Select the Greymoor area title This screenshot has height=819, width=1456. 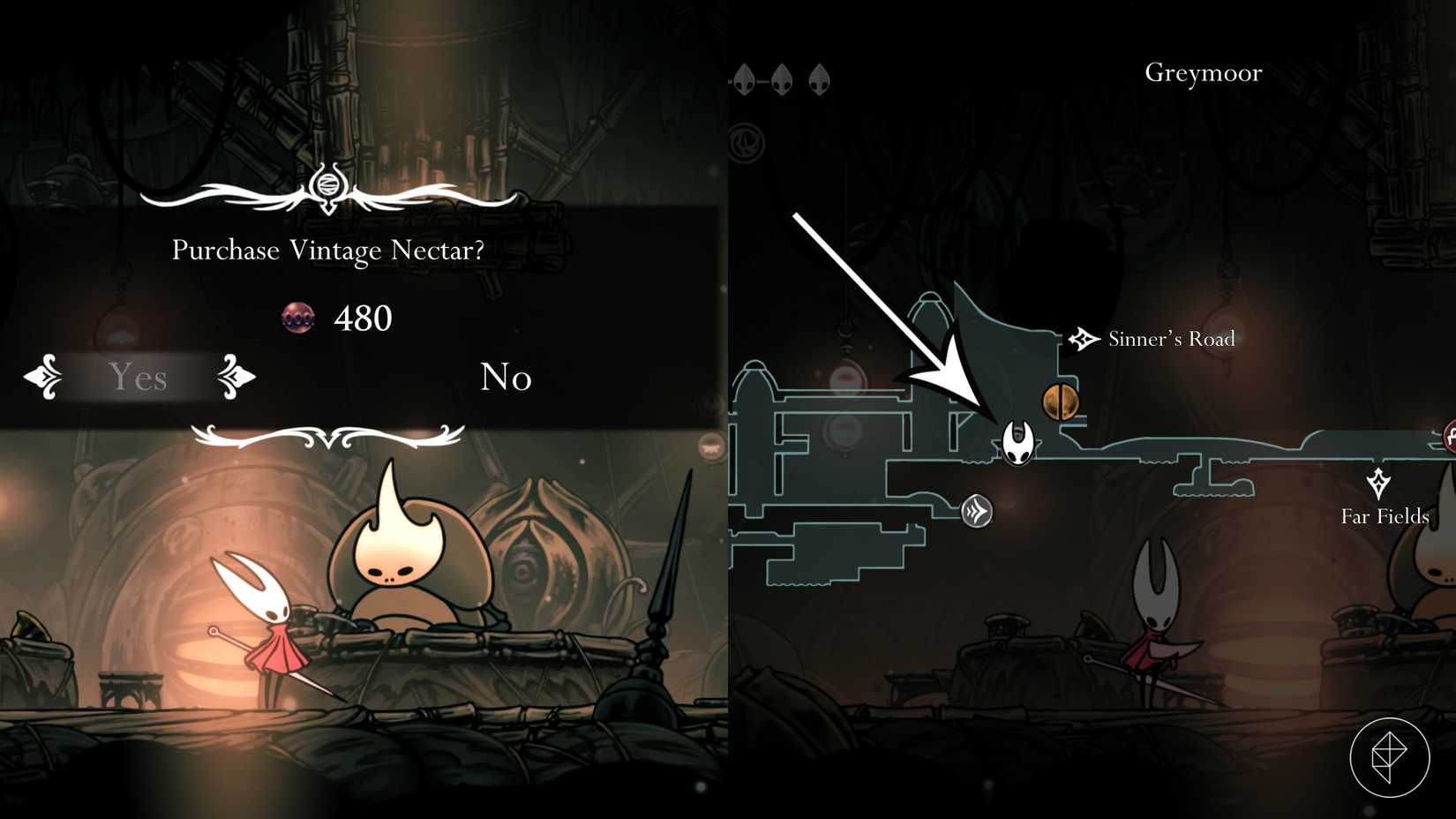(x=1203, y=73)
